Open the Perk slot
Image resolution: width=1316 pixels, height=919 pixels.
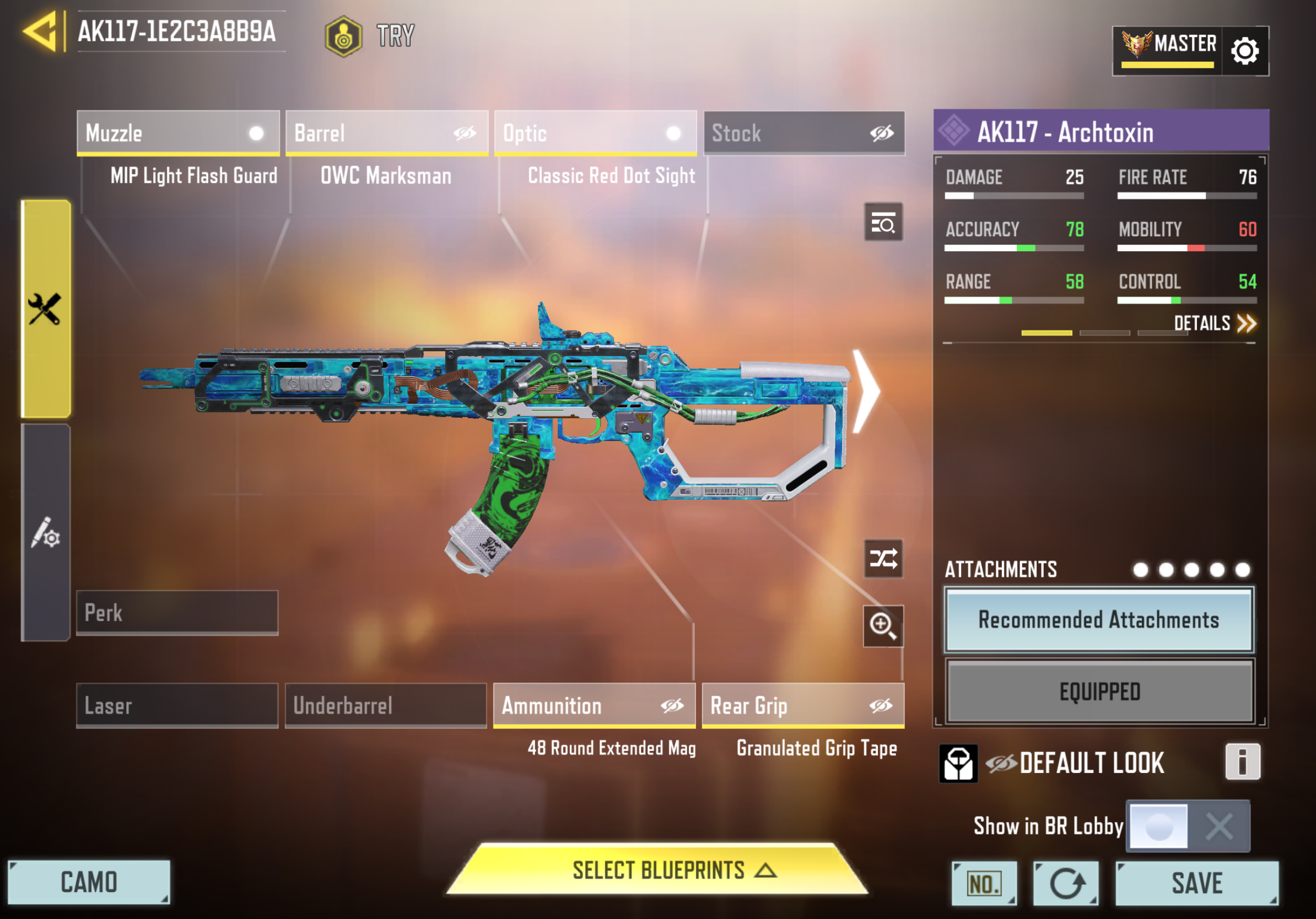coord(177,613)
